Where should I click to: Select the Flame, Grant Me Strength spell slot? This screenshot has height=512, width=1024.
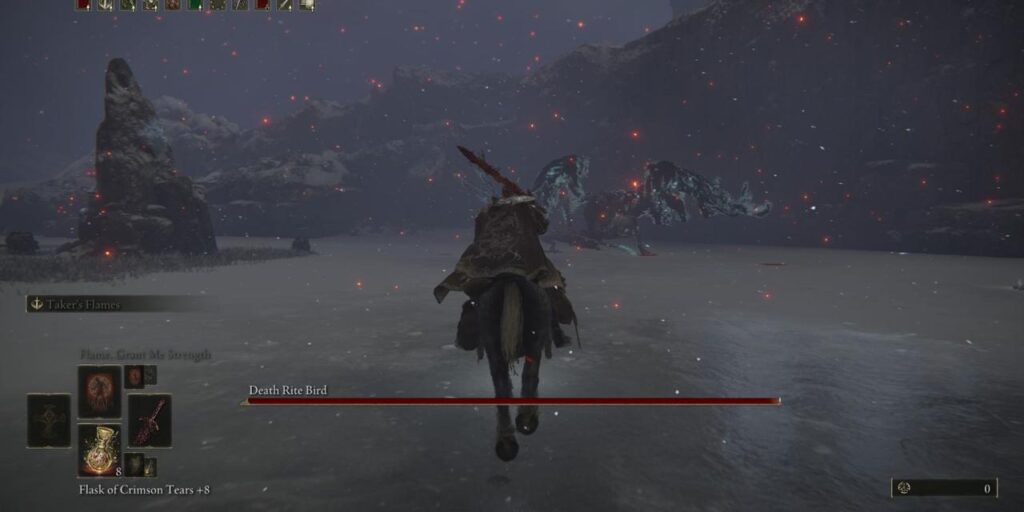tap(100, 390)
